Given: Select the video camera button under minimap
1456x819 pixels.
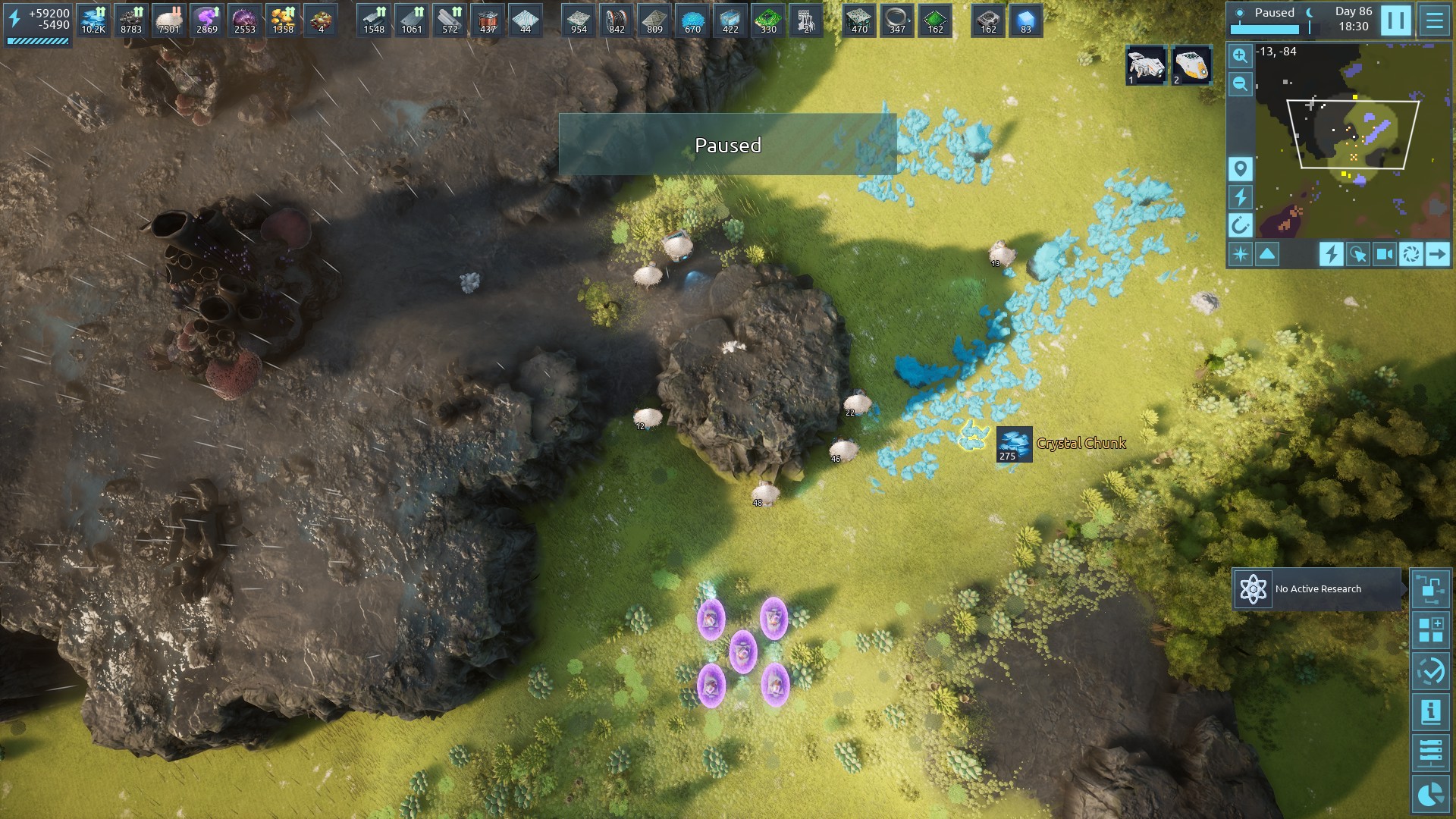Looking at the screenshot, I should 1384,254.
